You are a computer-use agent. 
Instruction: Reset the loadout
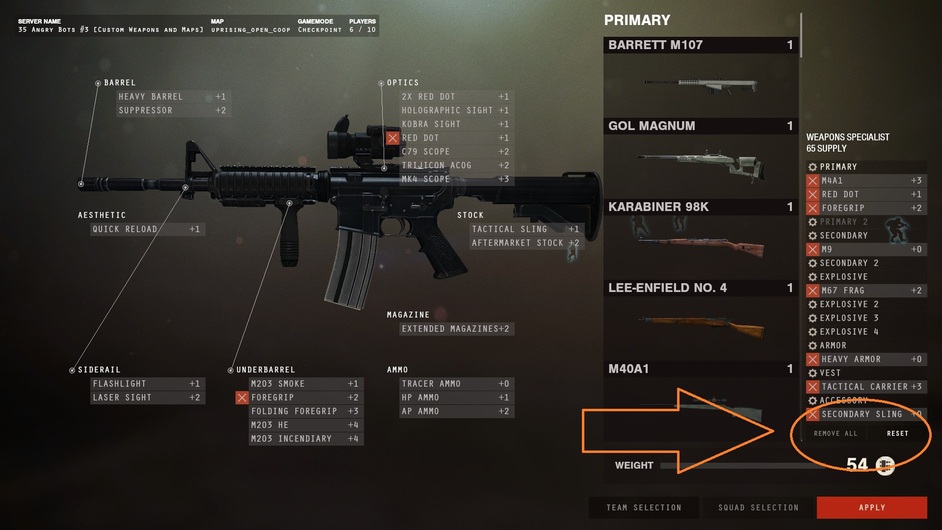897,433
